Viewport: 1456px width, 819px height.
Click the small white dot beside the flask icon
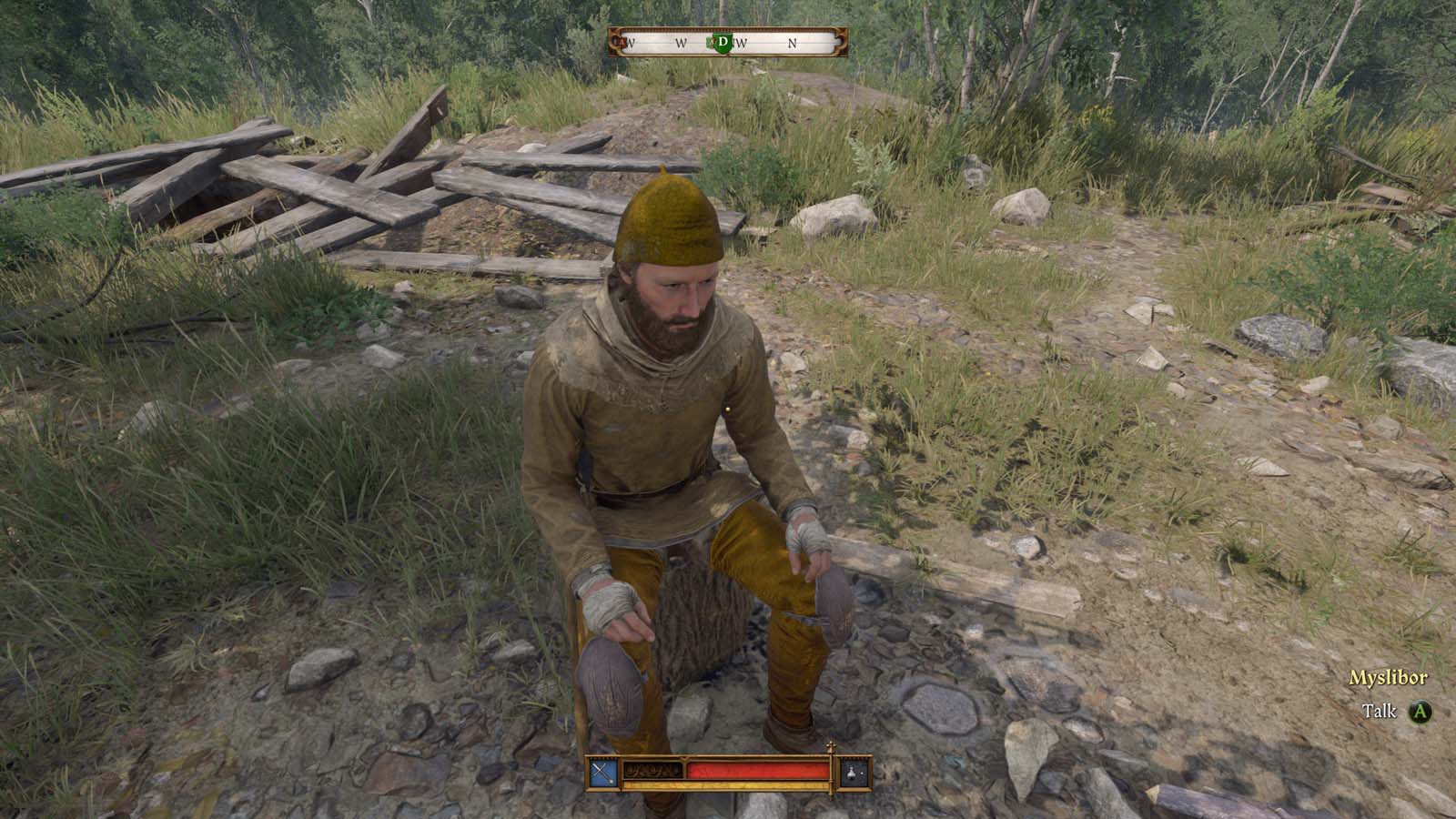click(860, 772)
